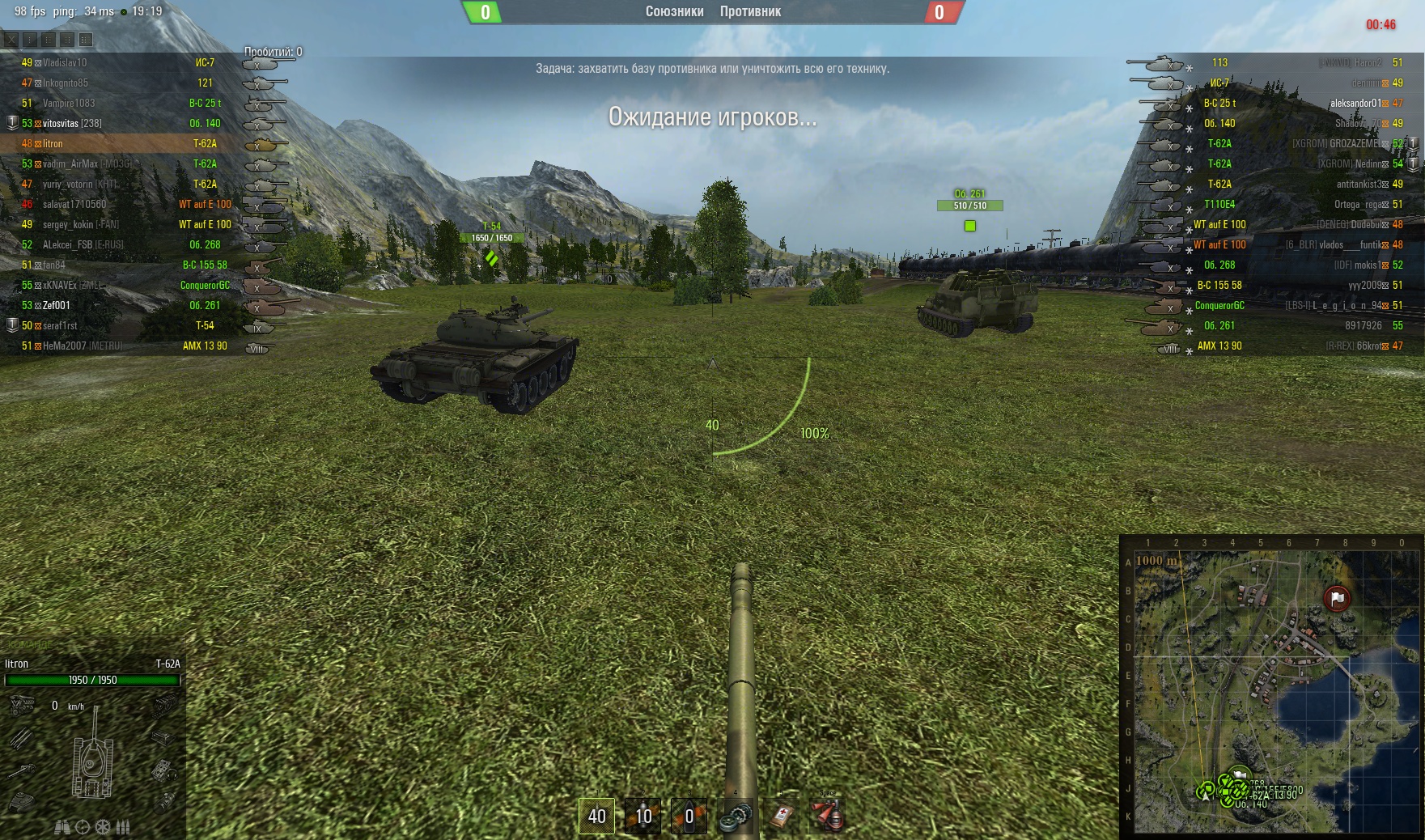
Task: Choose the shell slot with 10 rounds
Action: point(643,816)
